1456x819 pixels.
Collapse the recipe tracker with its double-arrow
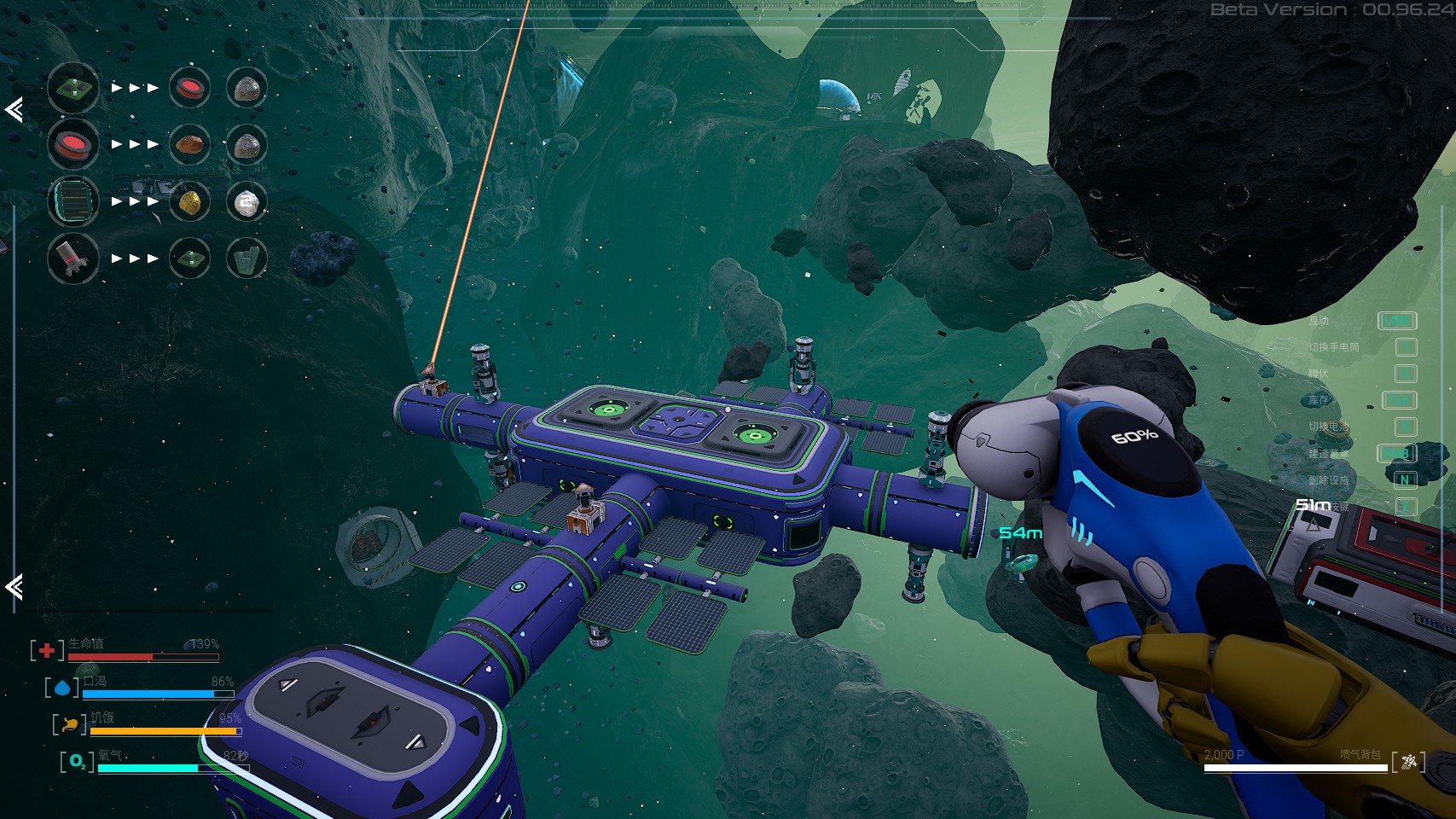14,109
